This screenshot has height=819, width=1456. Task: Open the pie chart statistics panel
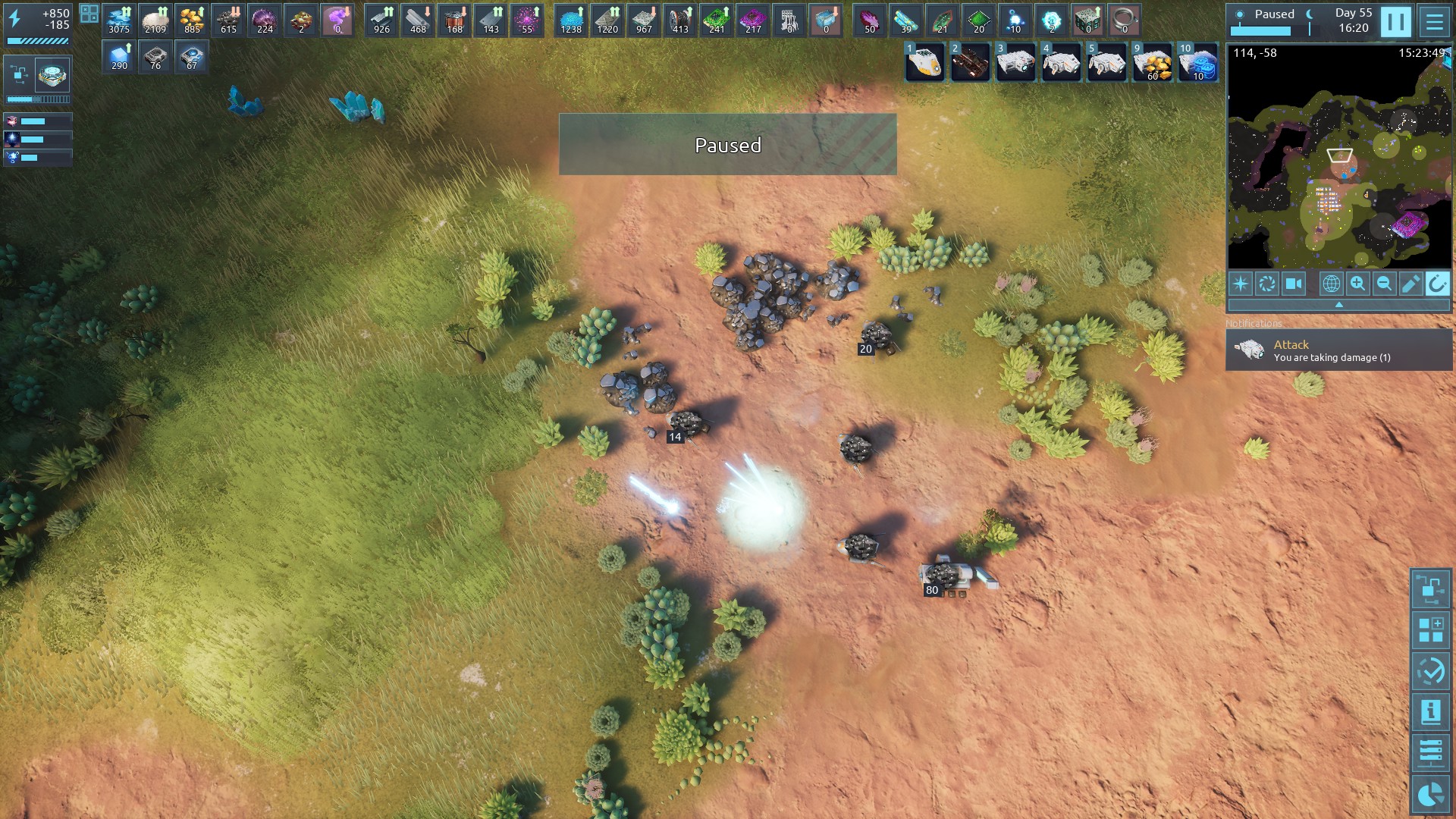(1430, 794)
